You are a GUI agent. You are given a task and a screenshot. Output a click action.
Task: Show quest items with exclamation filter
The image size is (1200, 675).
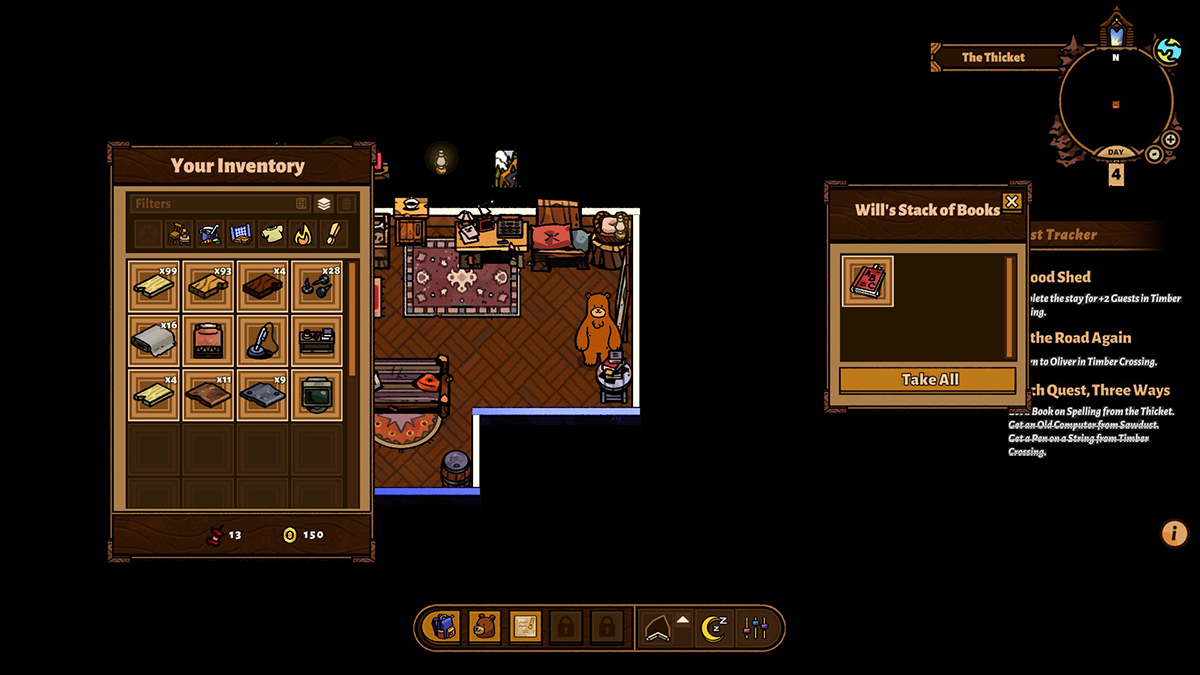[331, 234]
